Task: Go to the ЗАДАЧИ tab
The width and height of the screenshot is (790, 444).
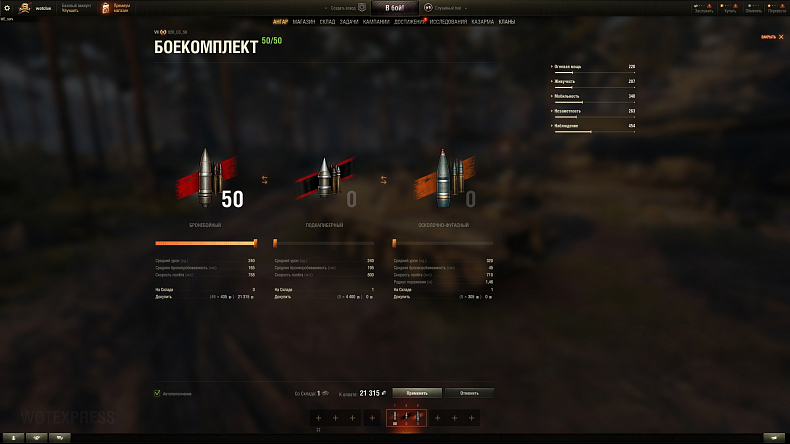Action: point(349,21)
